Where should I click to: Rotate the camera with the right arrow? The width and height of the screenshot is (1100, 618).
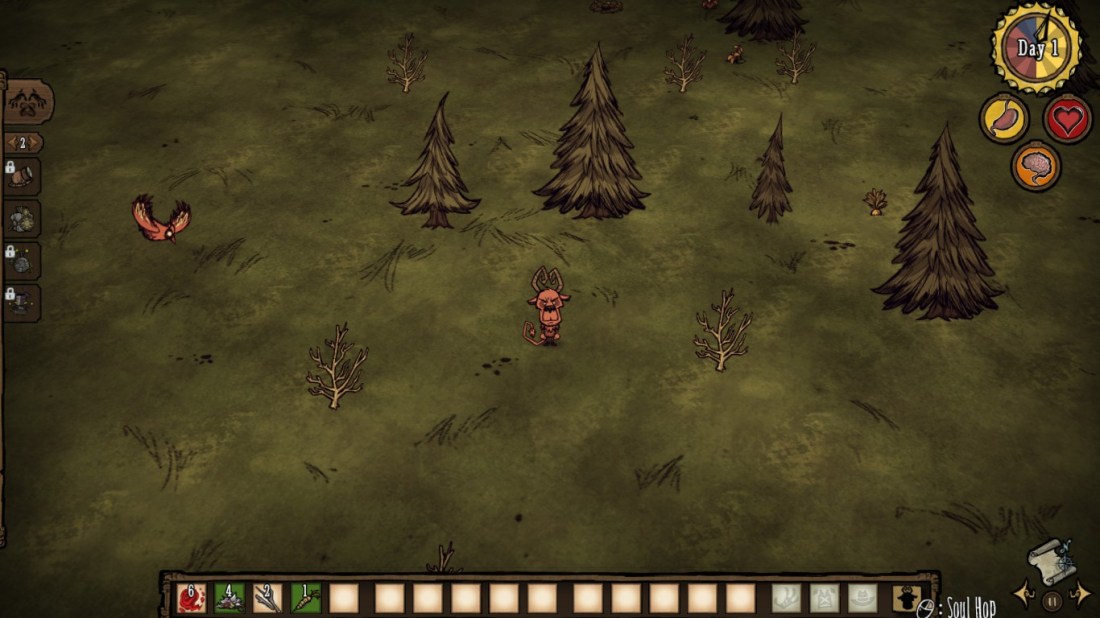tap(1080, 594)
